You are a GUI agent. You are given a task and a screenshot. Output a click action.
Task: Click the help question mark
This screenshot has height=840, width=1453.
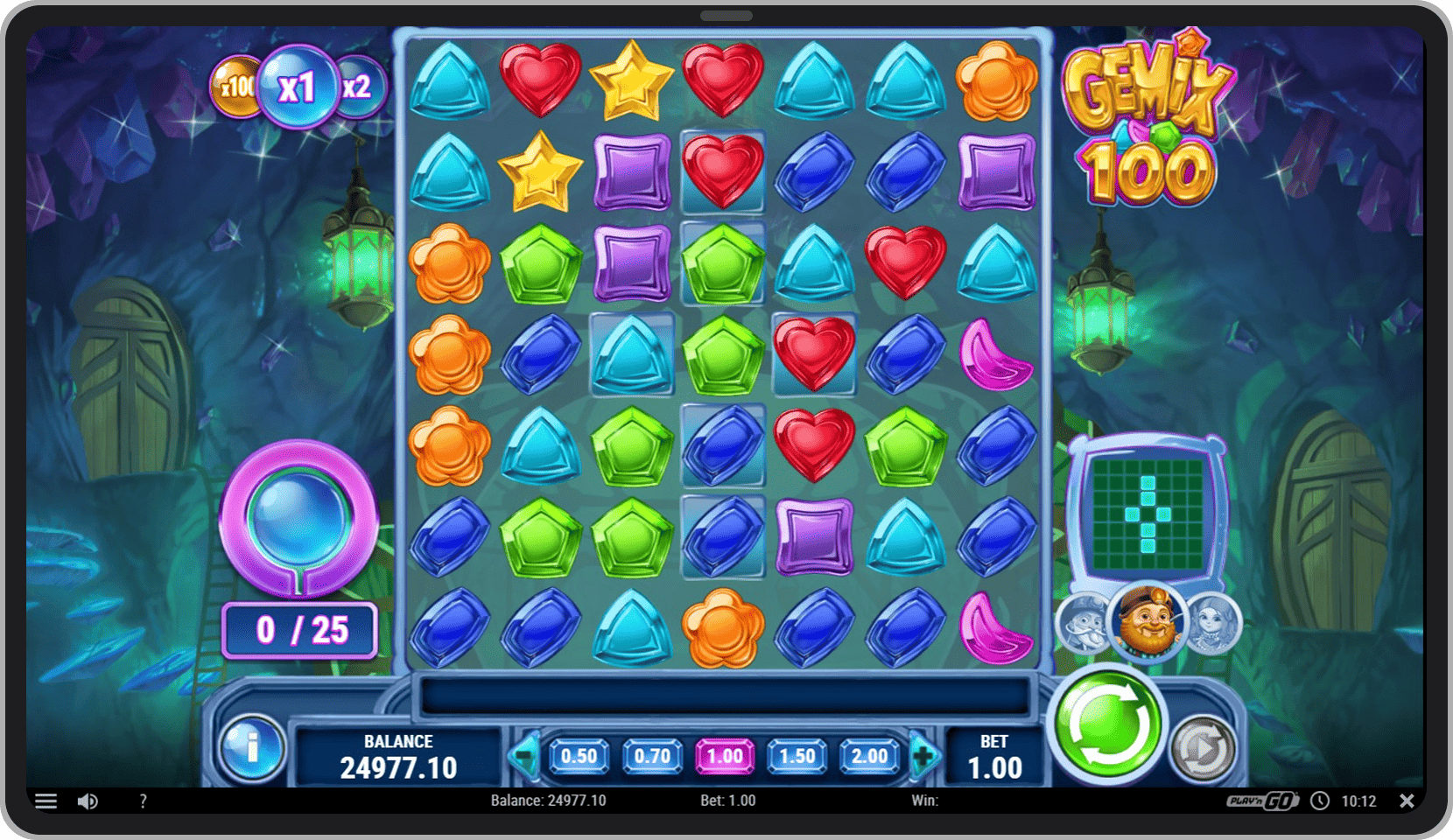(143, 801)
